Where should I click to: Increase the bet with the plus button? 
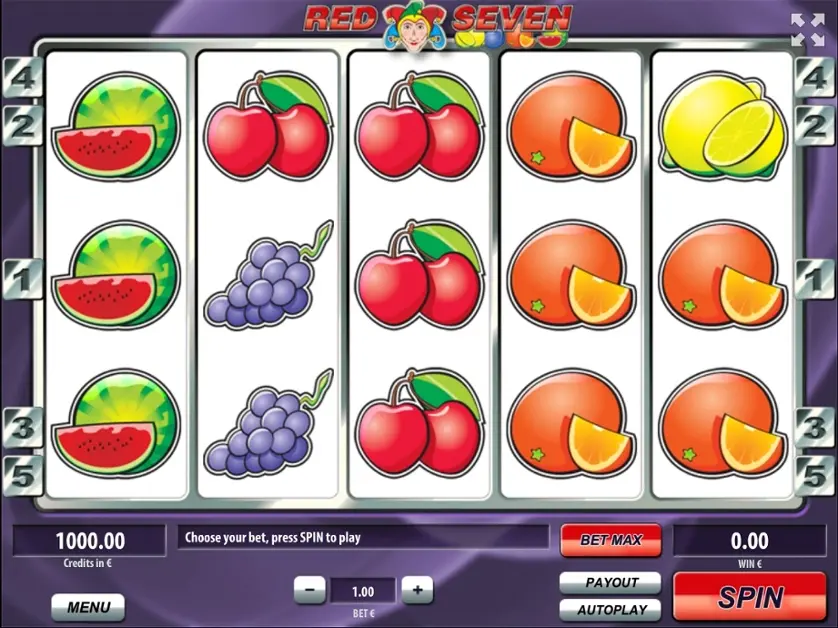pyautogui.click(x=417, y=590)
